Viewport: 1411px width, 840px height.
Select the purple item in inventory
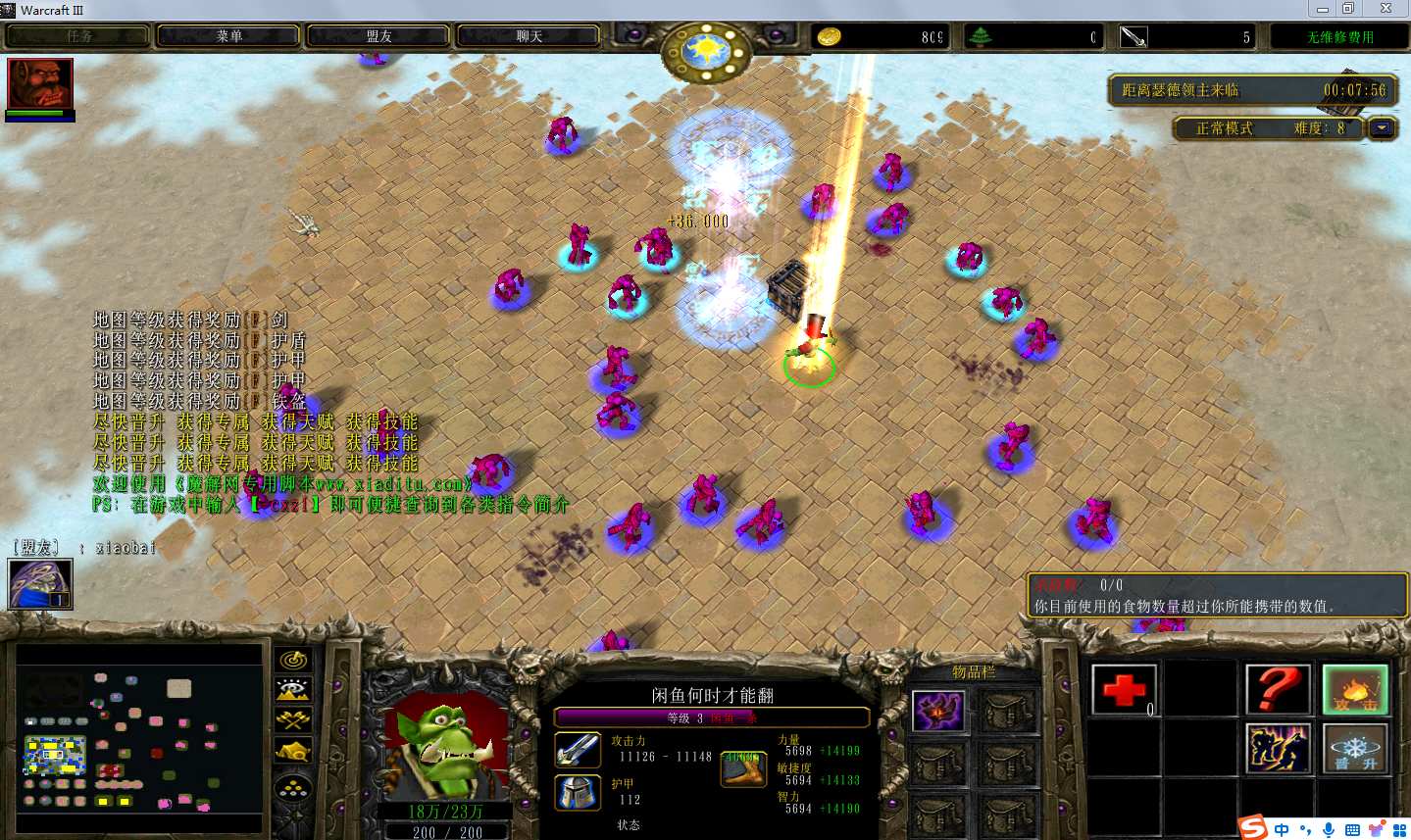(x=938, y=711)
